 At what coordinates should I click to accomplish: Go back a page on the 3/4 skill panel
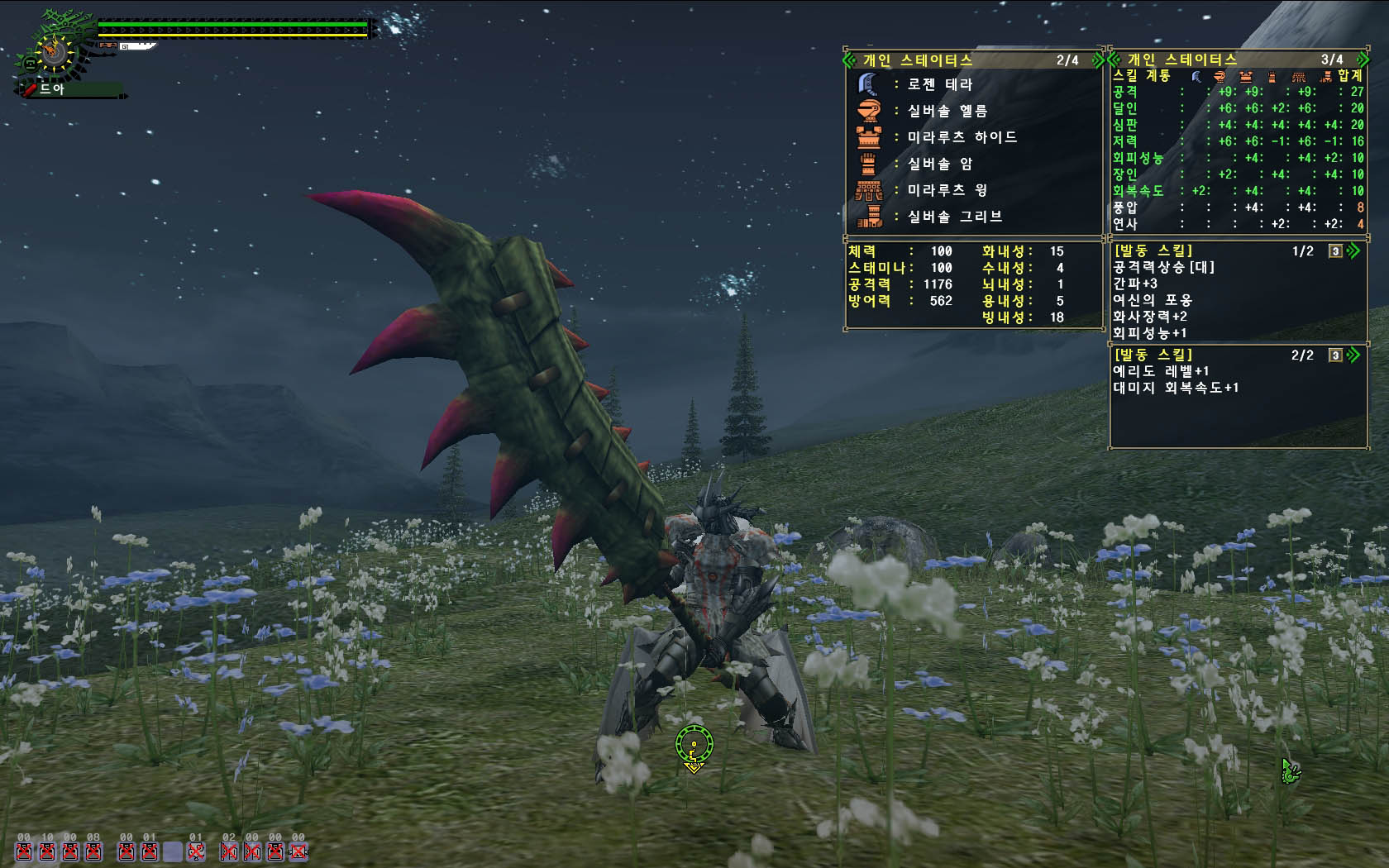[x=1114, y=60]
